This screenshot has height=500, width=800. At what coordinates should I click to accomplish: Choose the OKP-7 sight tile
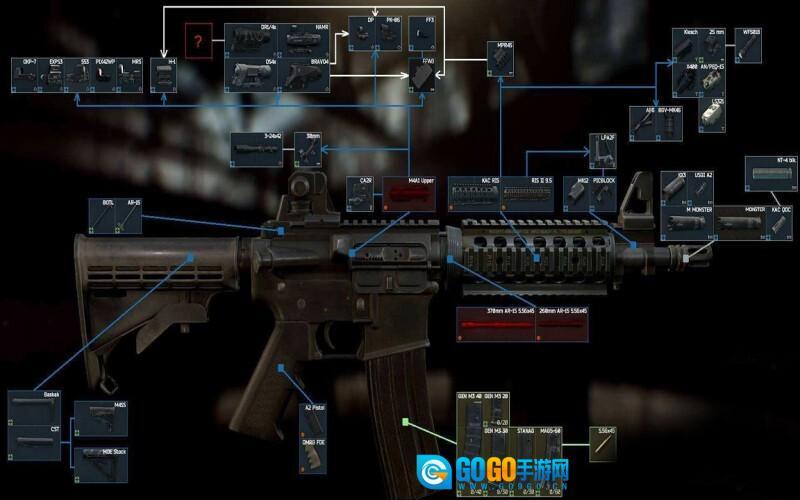[x=26, y=75]
